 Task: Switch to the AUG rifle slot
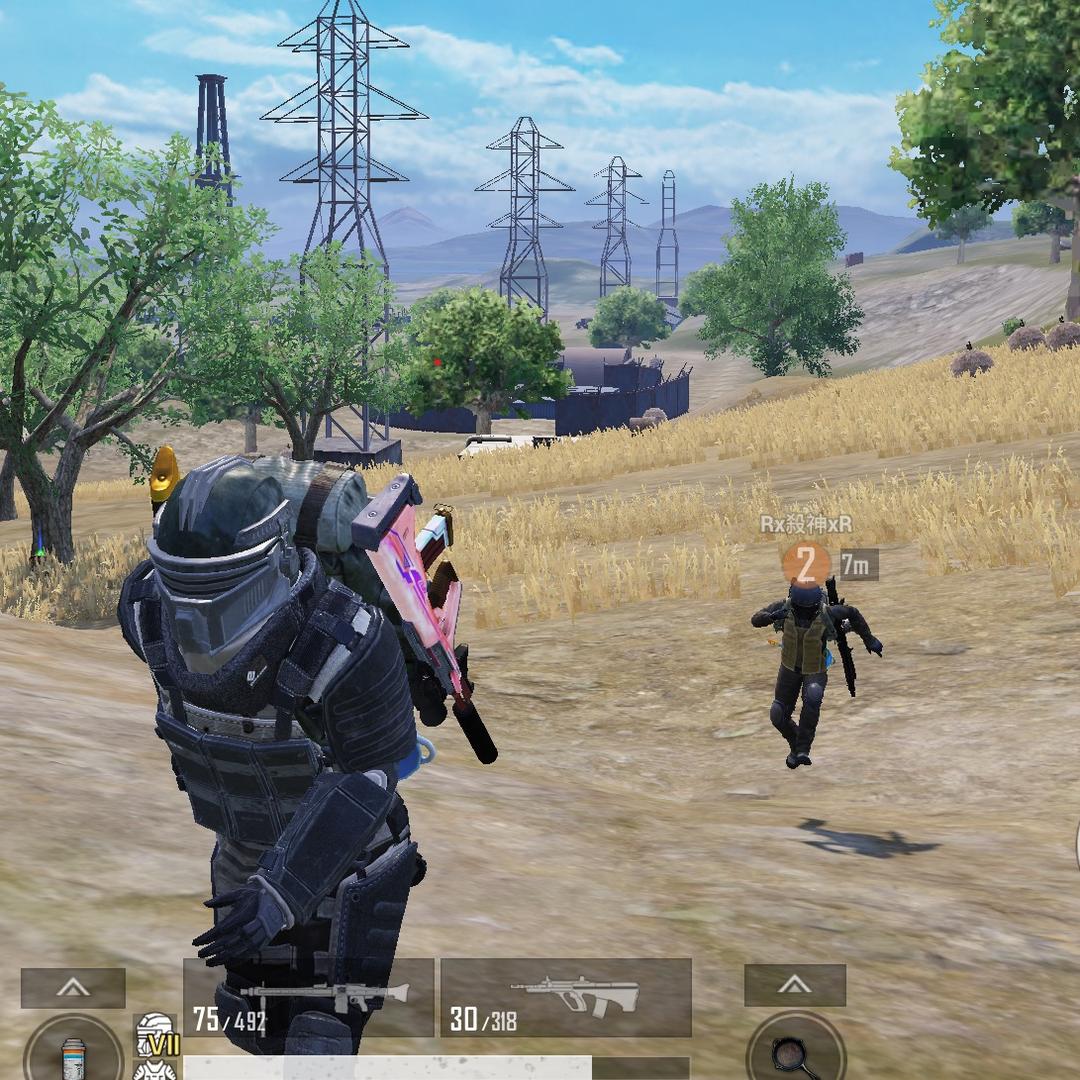pos(566,997)
